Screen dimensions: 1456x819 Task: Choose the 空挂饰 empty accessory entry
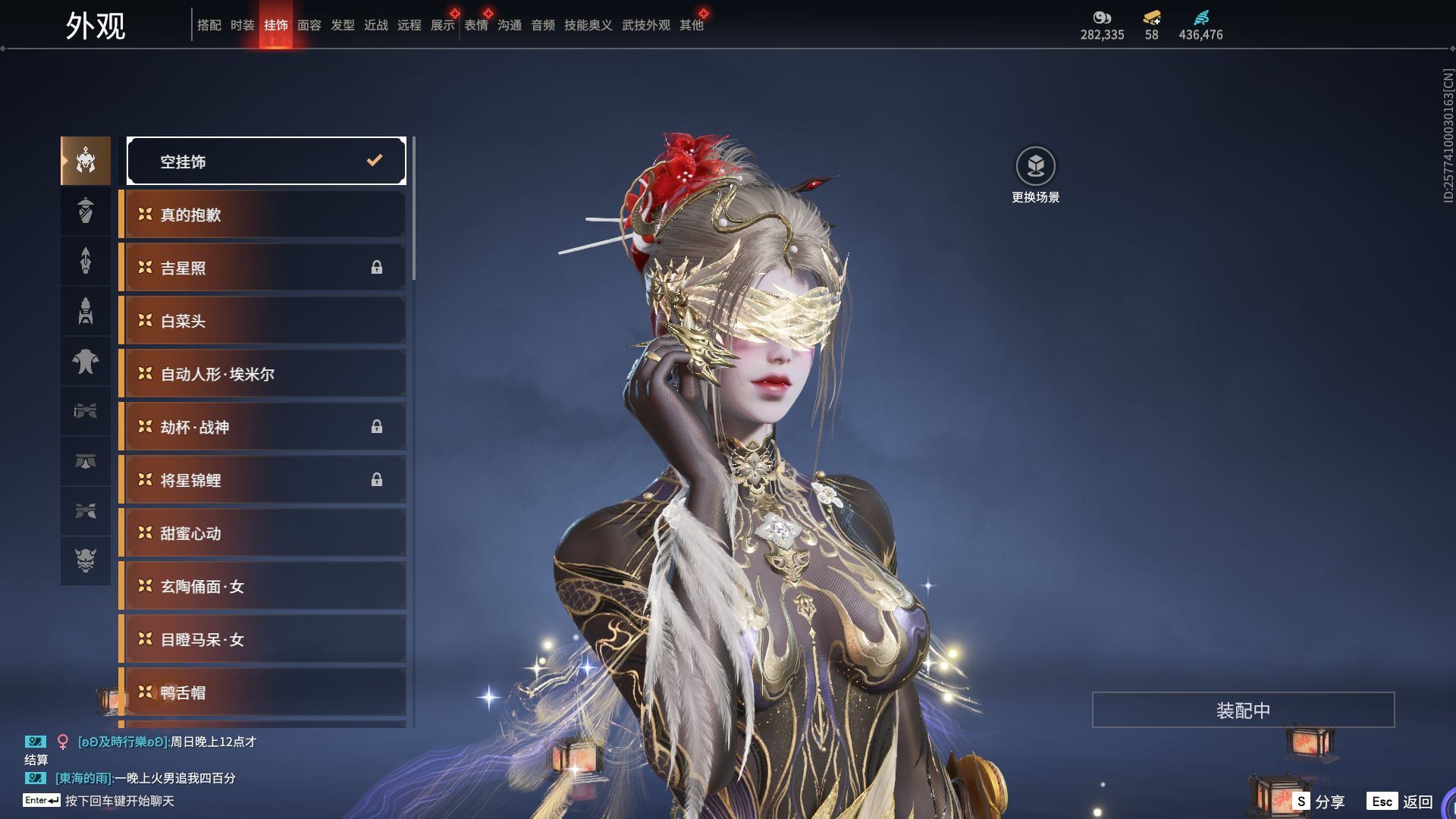[x=266, y=161]
